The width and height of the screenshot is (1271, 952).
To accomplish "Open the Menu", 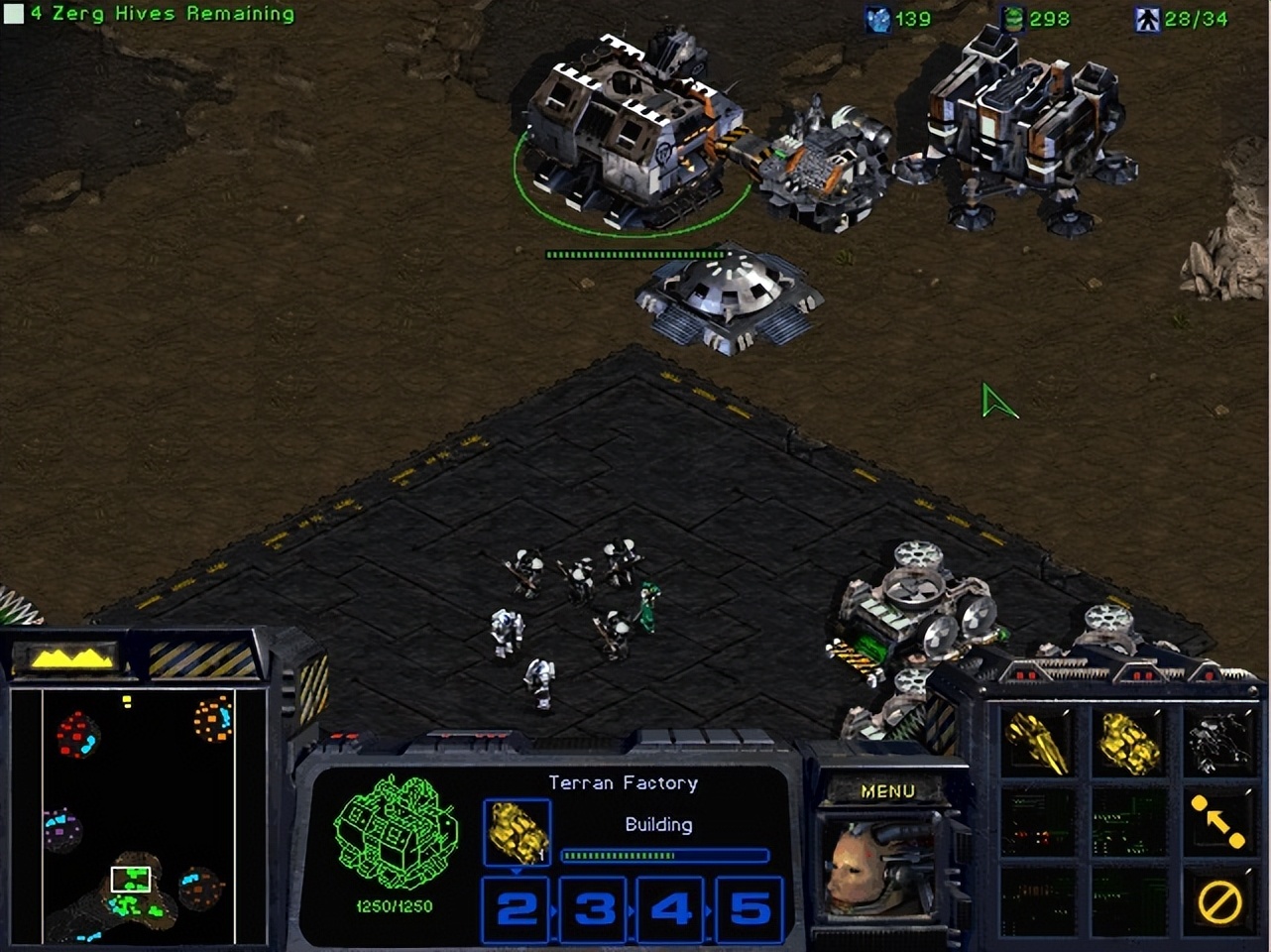I will coord(889,790).
